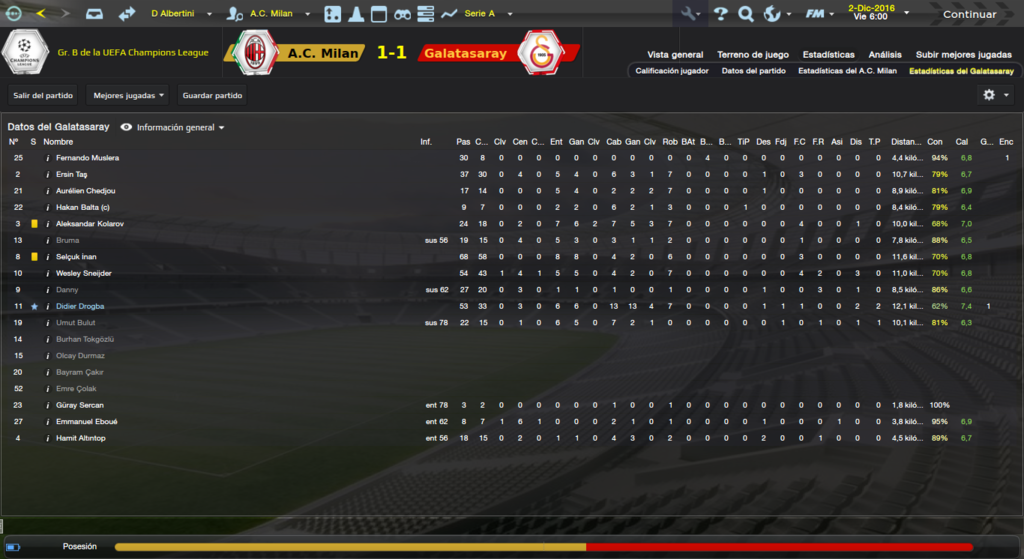Open the gear settings dropdown

[x=995, y=95]
